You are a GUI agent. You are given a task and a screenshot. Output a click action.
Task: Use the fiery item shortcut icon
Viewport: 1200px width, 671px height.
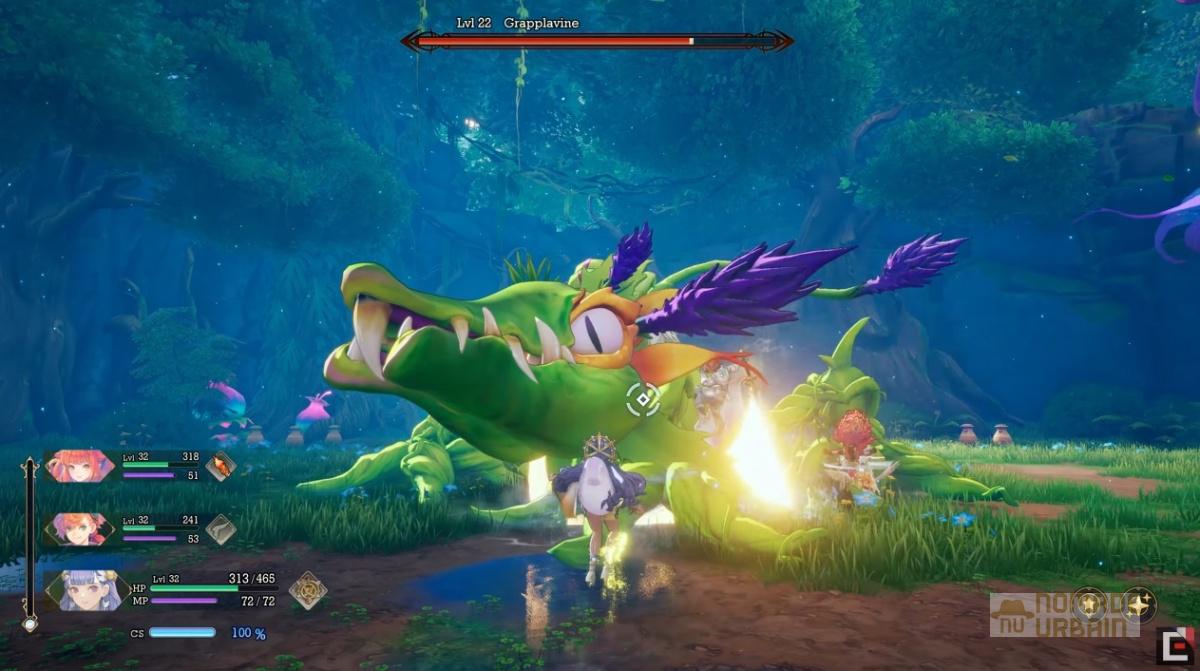[221, 465]
